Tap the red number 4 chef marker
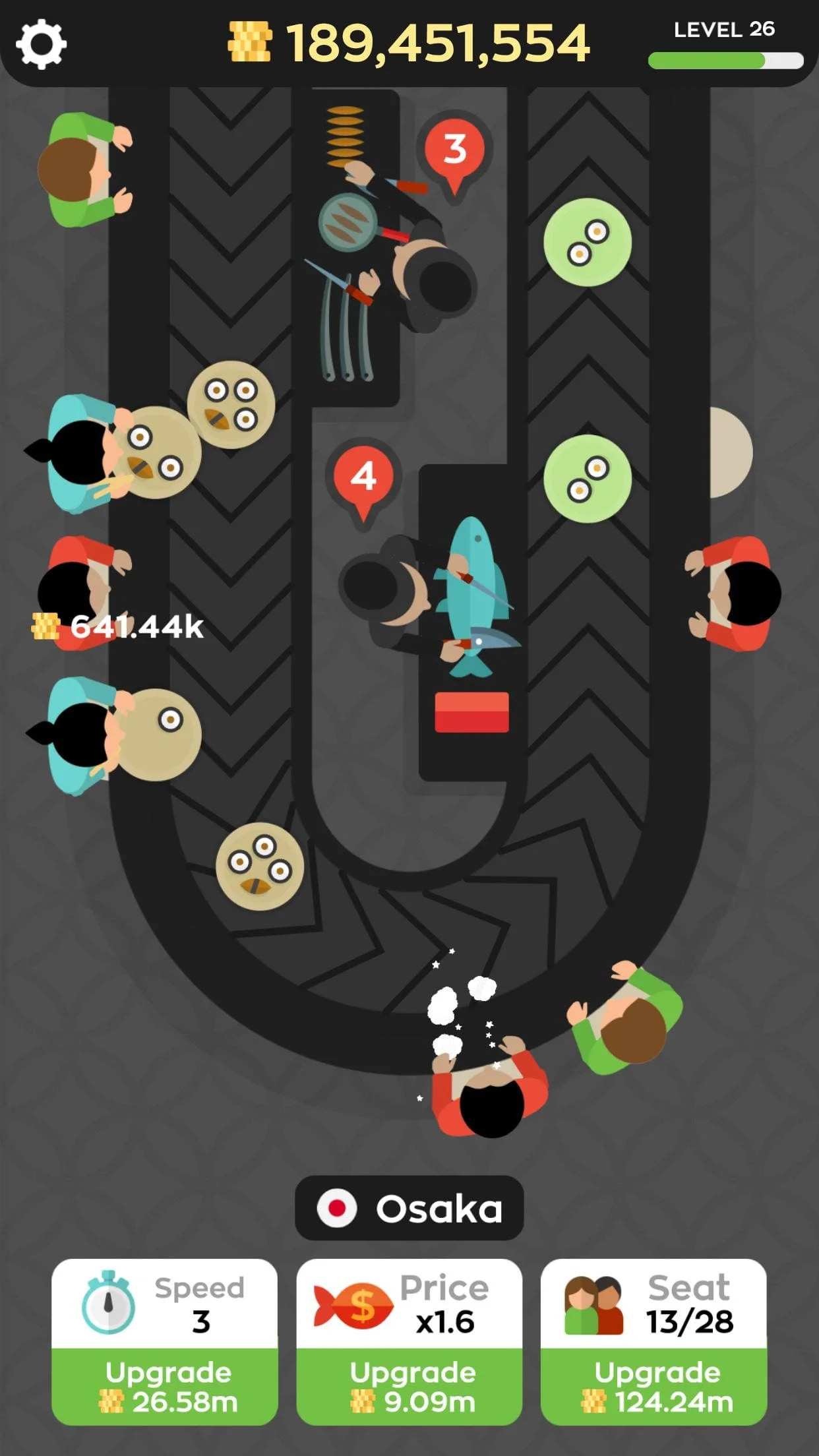 (363, 478)
